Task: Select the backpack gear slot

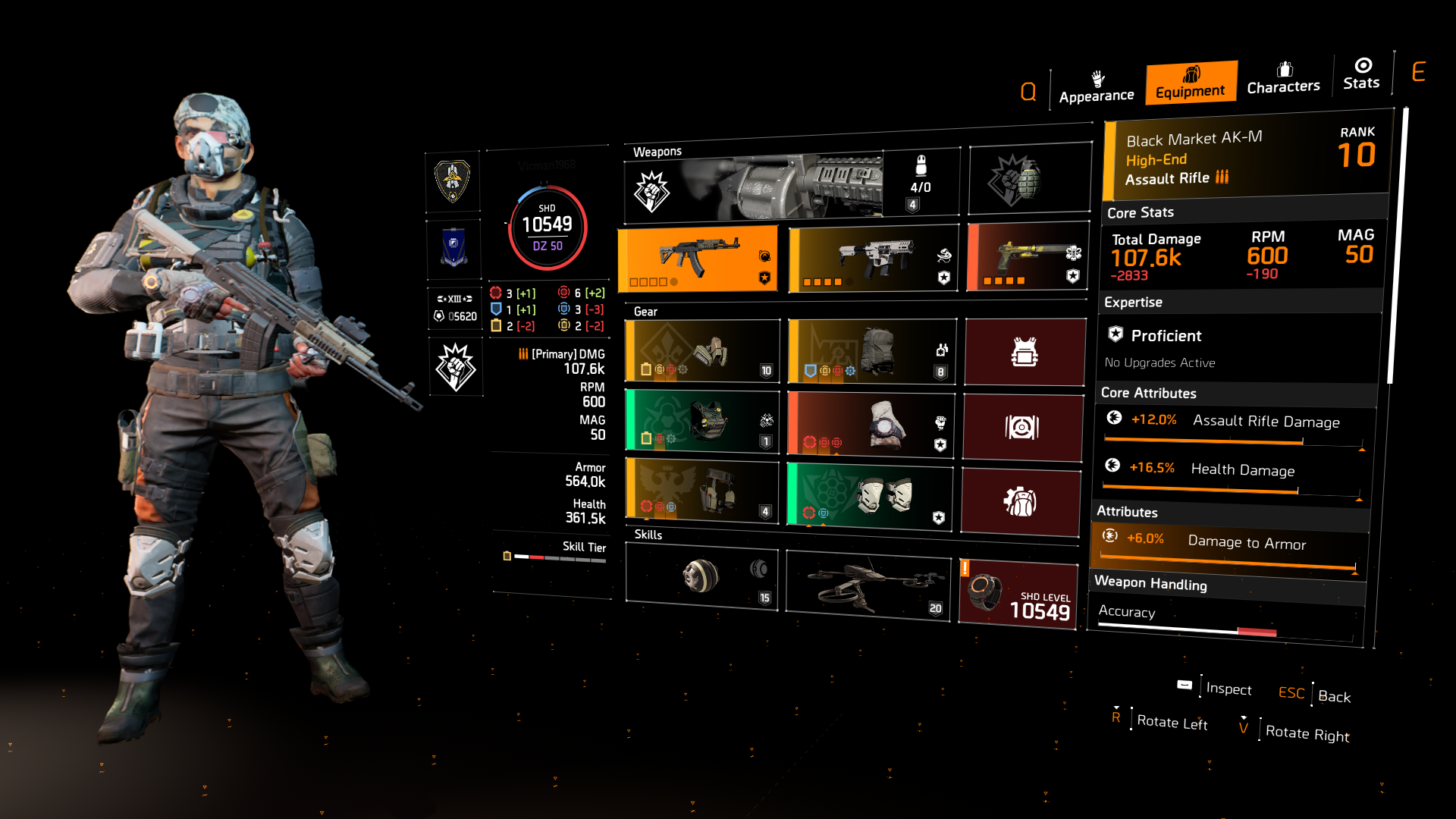Action: [871, 351]
